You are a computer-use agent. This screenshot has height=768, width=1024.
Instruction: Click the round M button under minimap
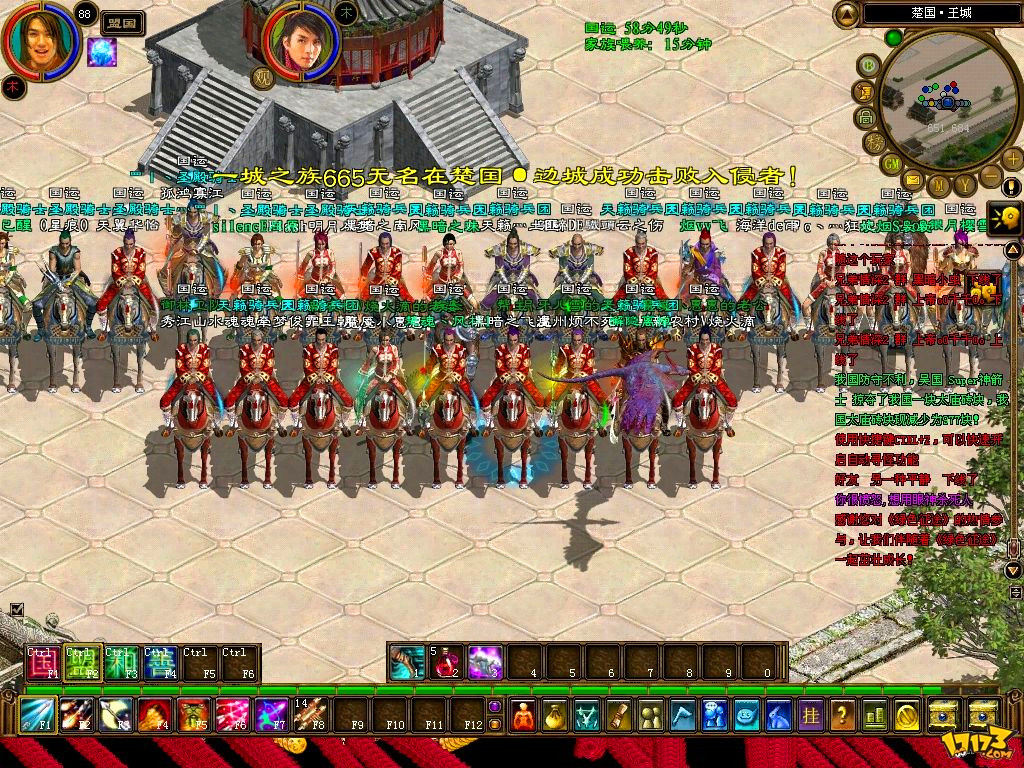click(938, 187)
